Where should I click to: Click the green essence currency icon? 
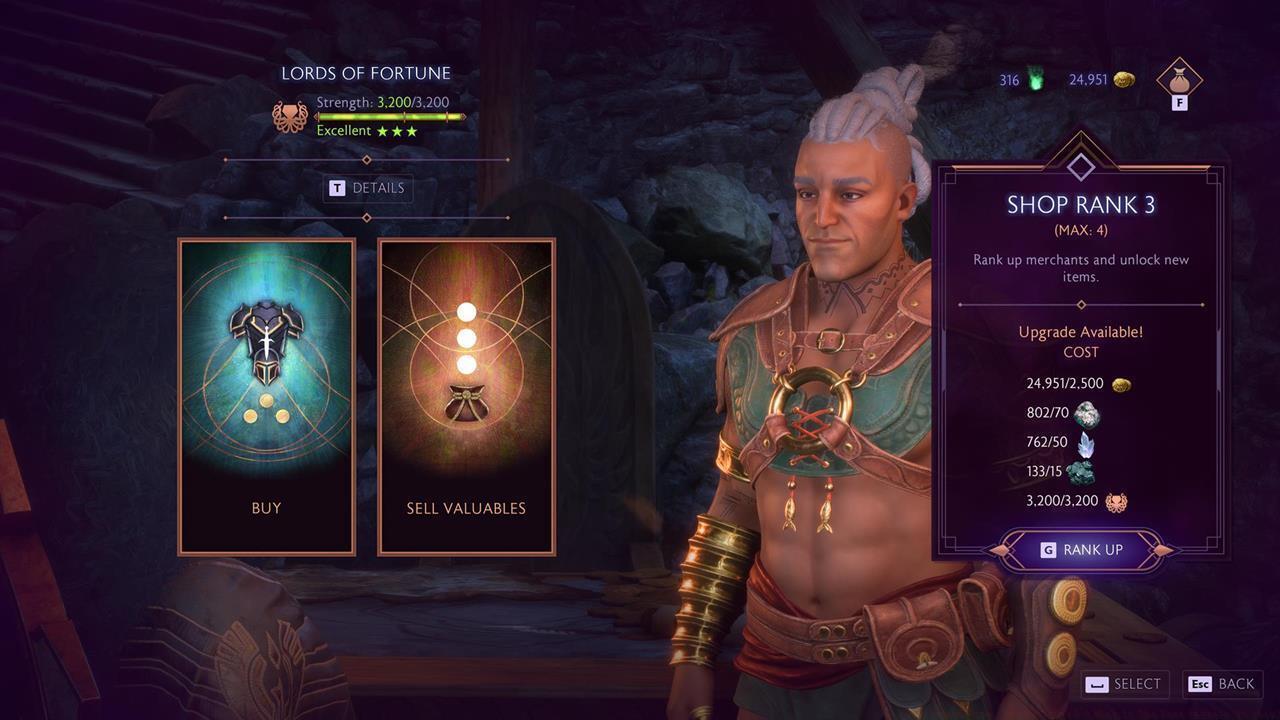(1033, 78)
